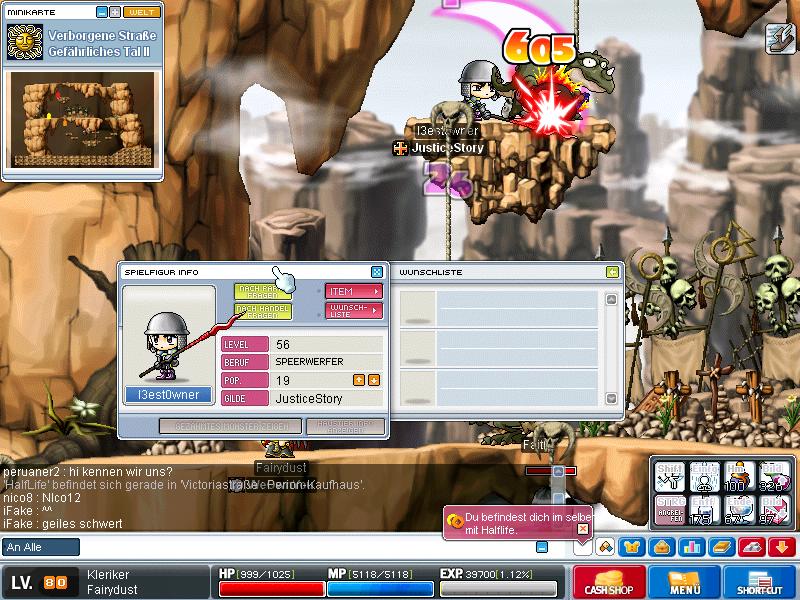Close the Spielfigur Info window

point(377,272)
